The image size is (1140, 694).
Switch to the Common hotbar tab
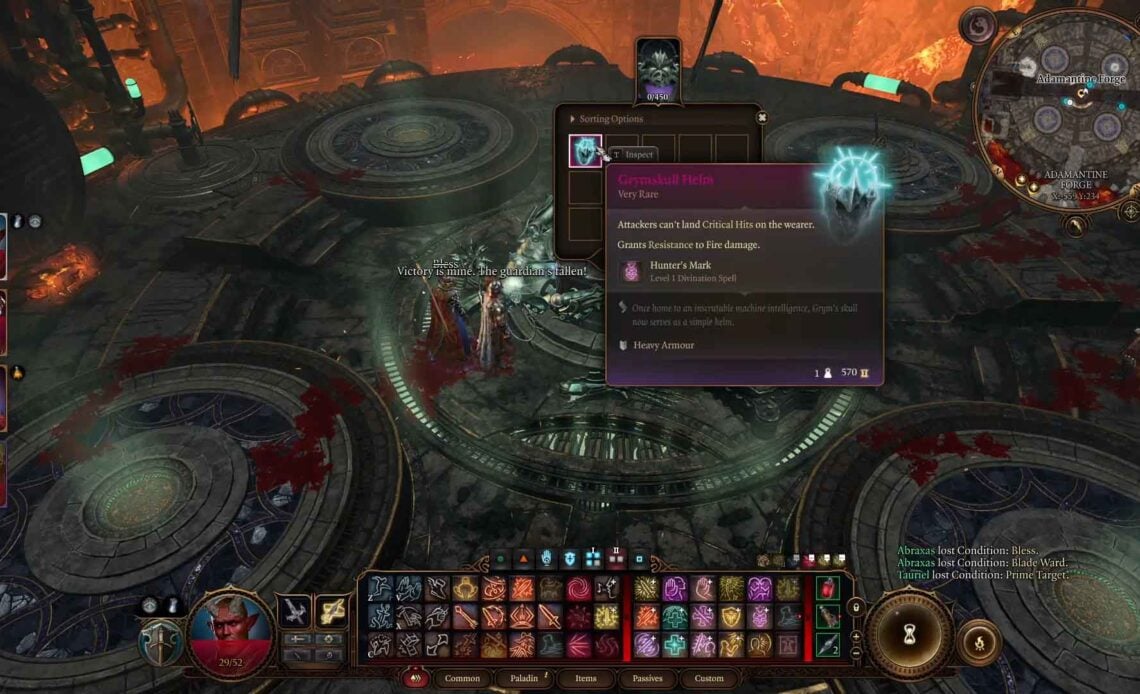pyautogui.click(x=462, y=678)
